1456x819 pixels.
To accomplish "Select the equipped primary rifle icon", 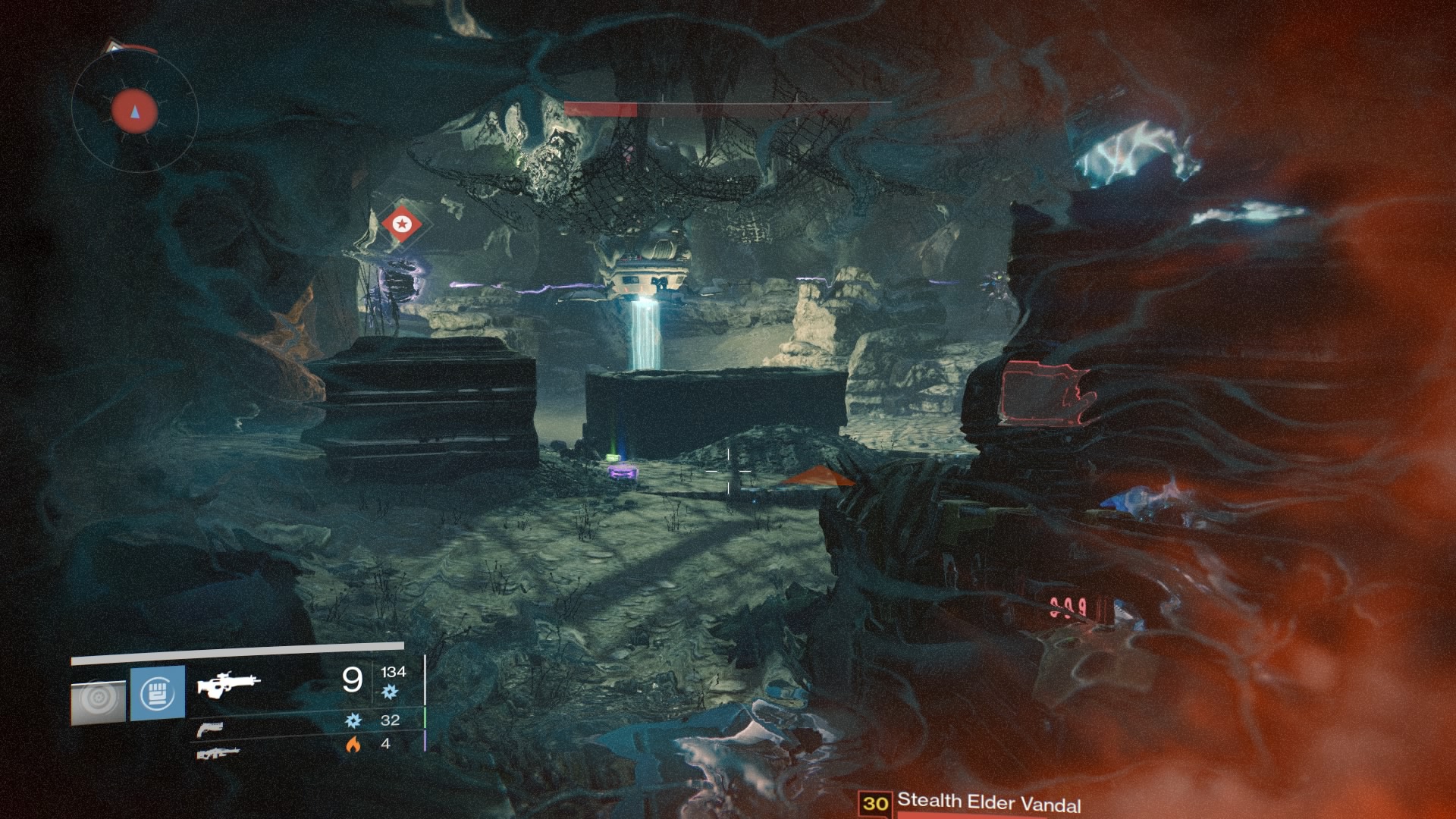I will (227, 683).
